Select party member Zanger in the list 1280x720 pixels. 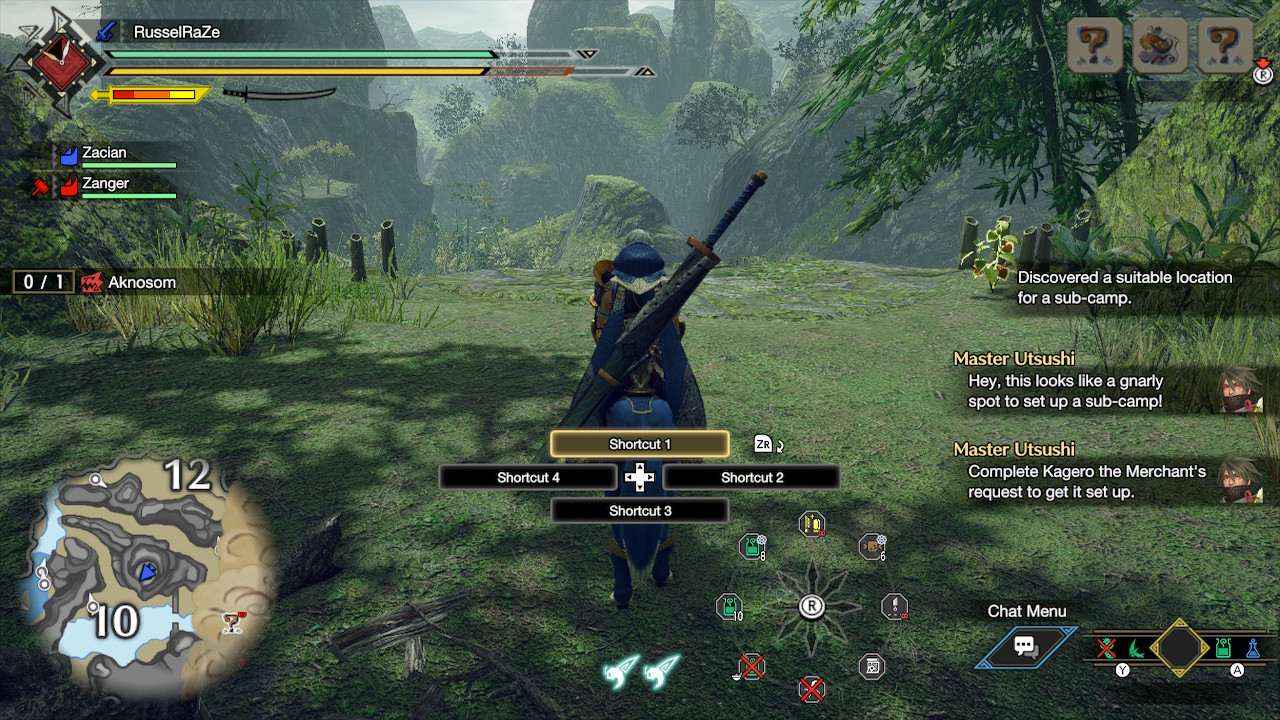click(x=105, y=184)
